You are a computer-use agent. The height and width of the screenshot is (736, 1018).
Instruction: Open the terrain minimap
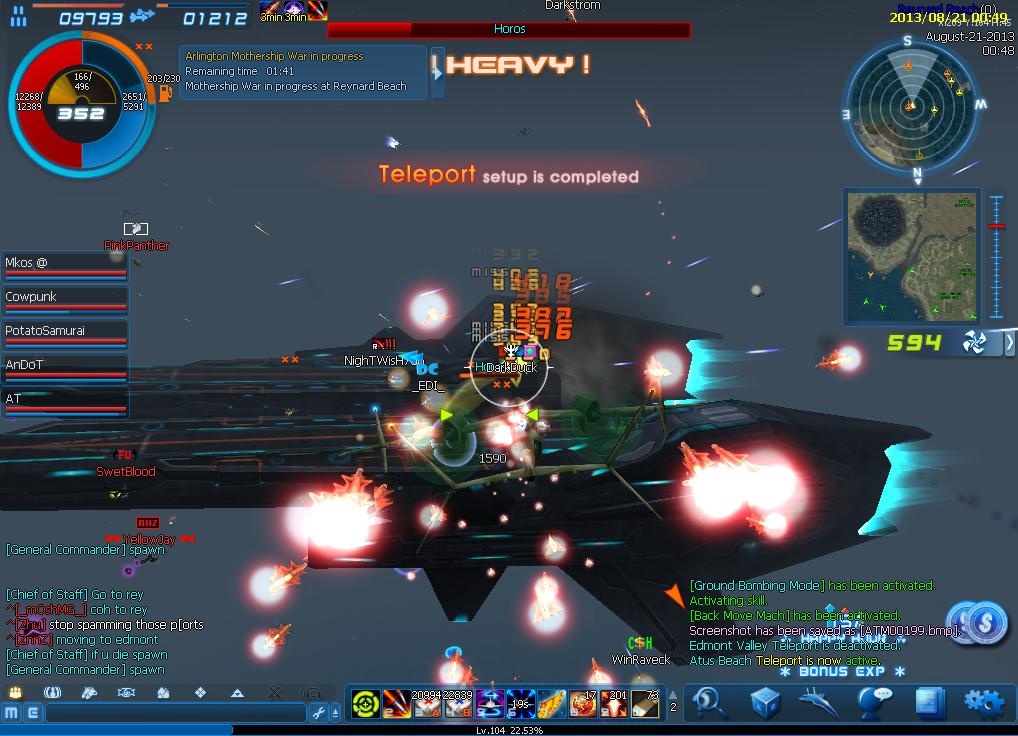tap(910, 256)
